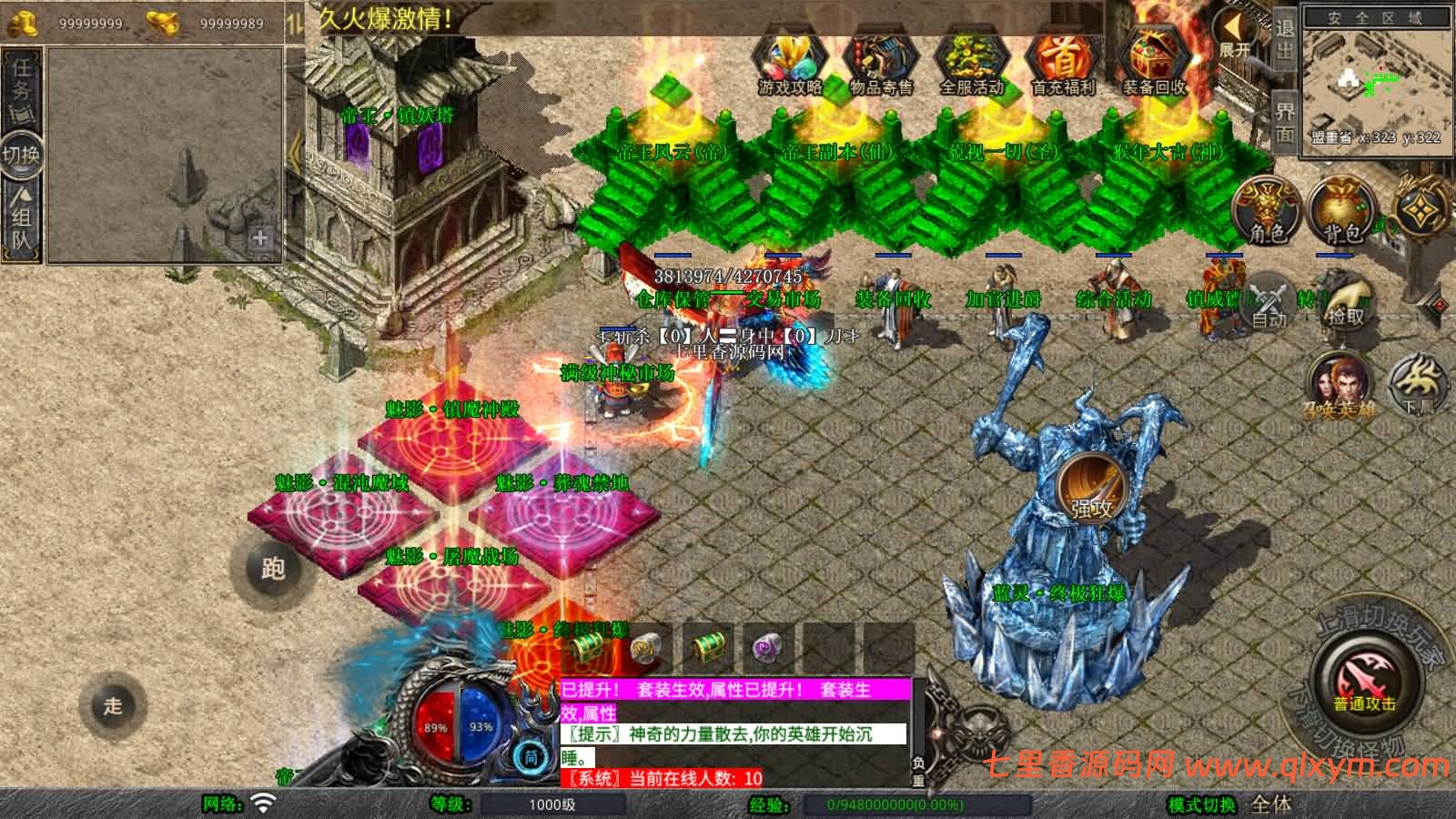Select the 退出 exit tab

click(x=1284, y=41)
